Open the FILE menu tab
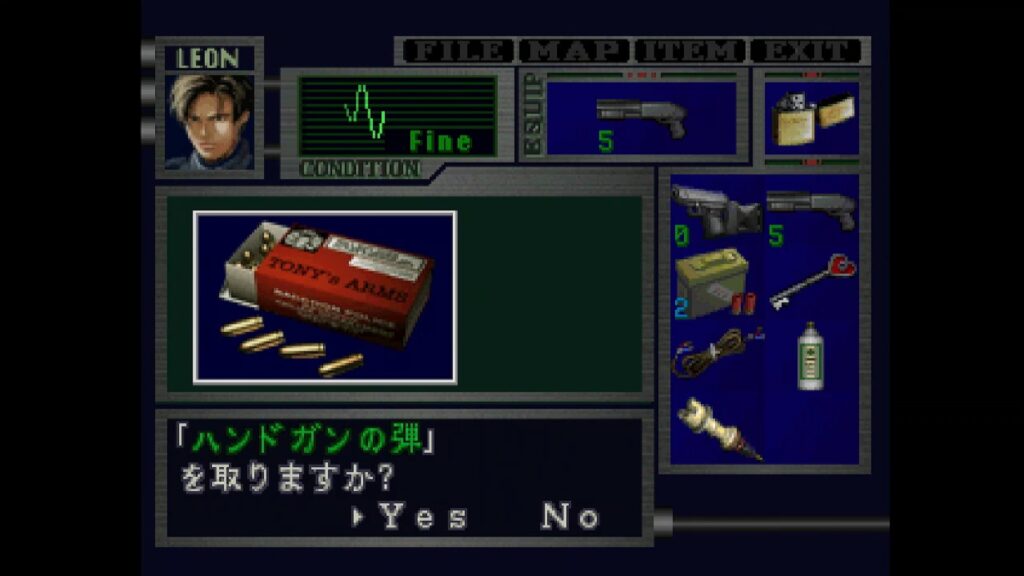The height and width of the screenshot is (576, 1024). coord(456,50)
